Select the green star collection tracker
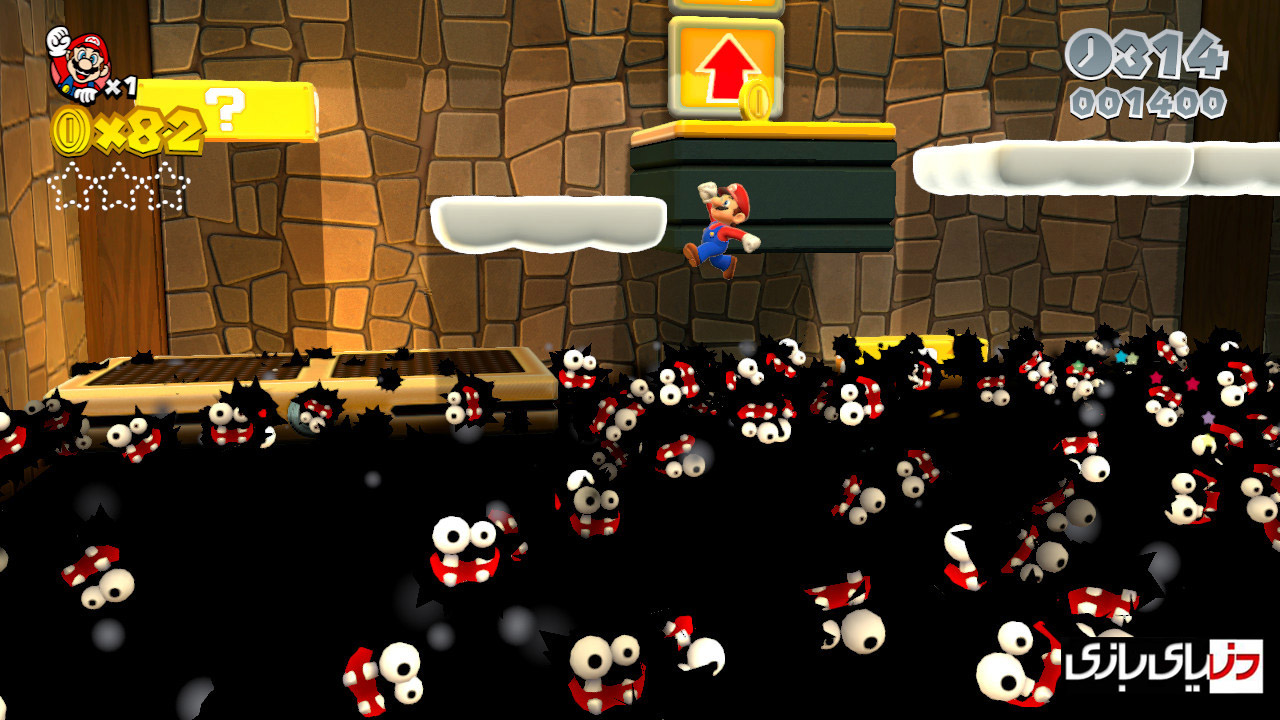The height and width of the screenshot is (720, 1280). 118,187
